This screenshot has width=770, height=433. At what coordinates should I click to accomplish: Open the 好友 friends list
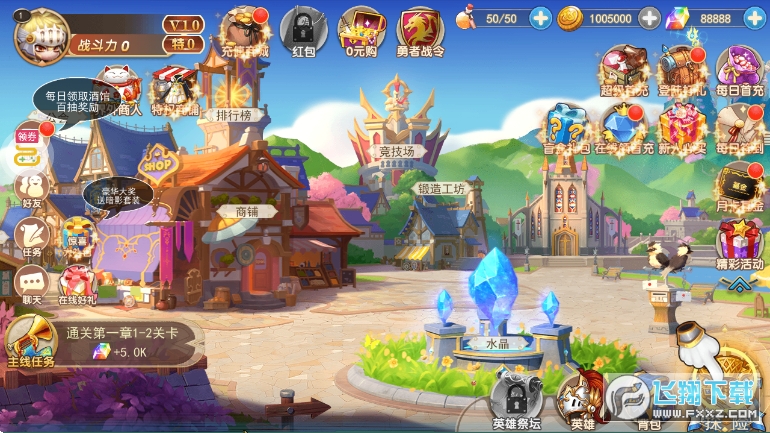tap(31, 188)
